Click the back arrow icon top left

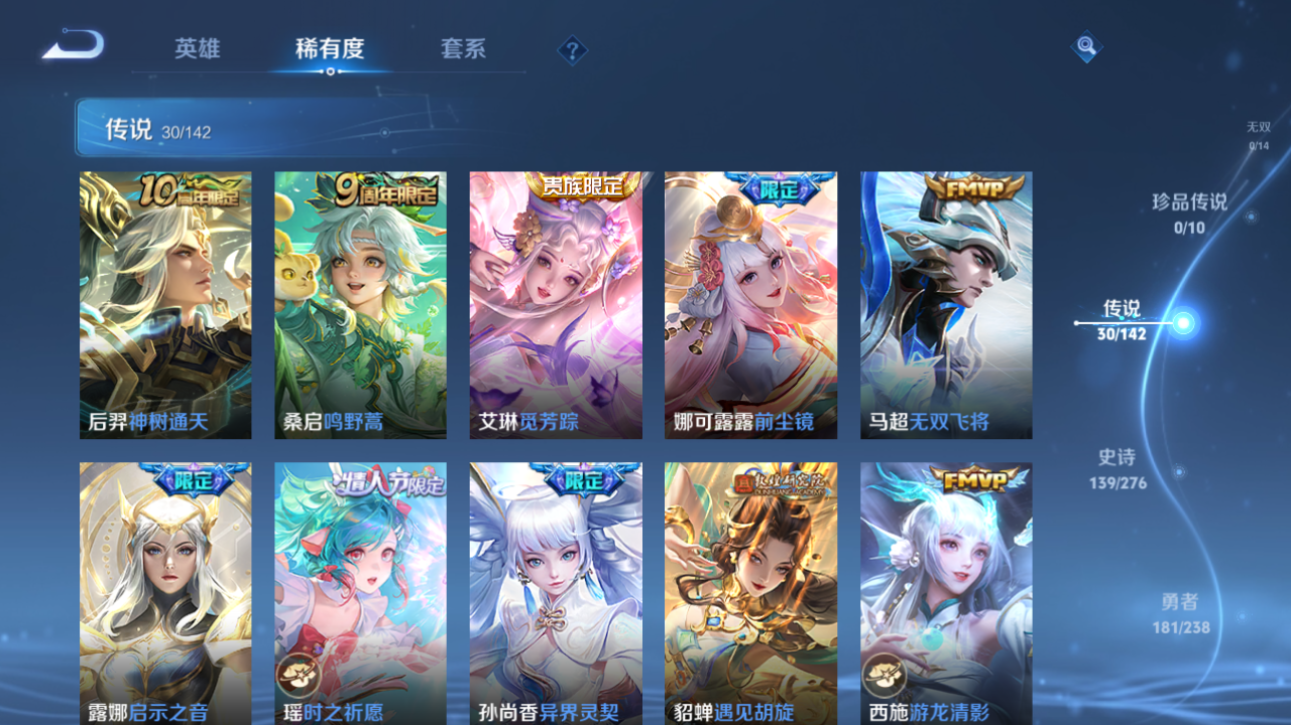point(70,44)
